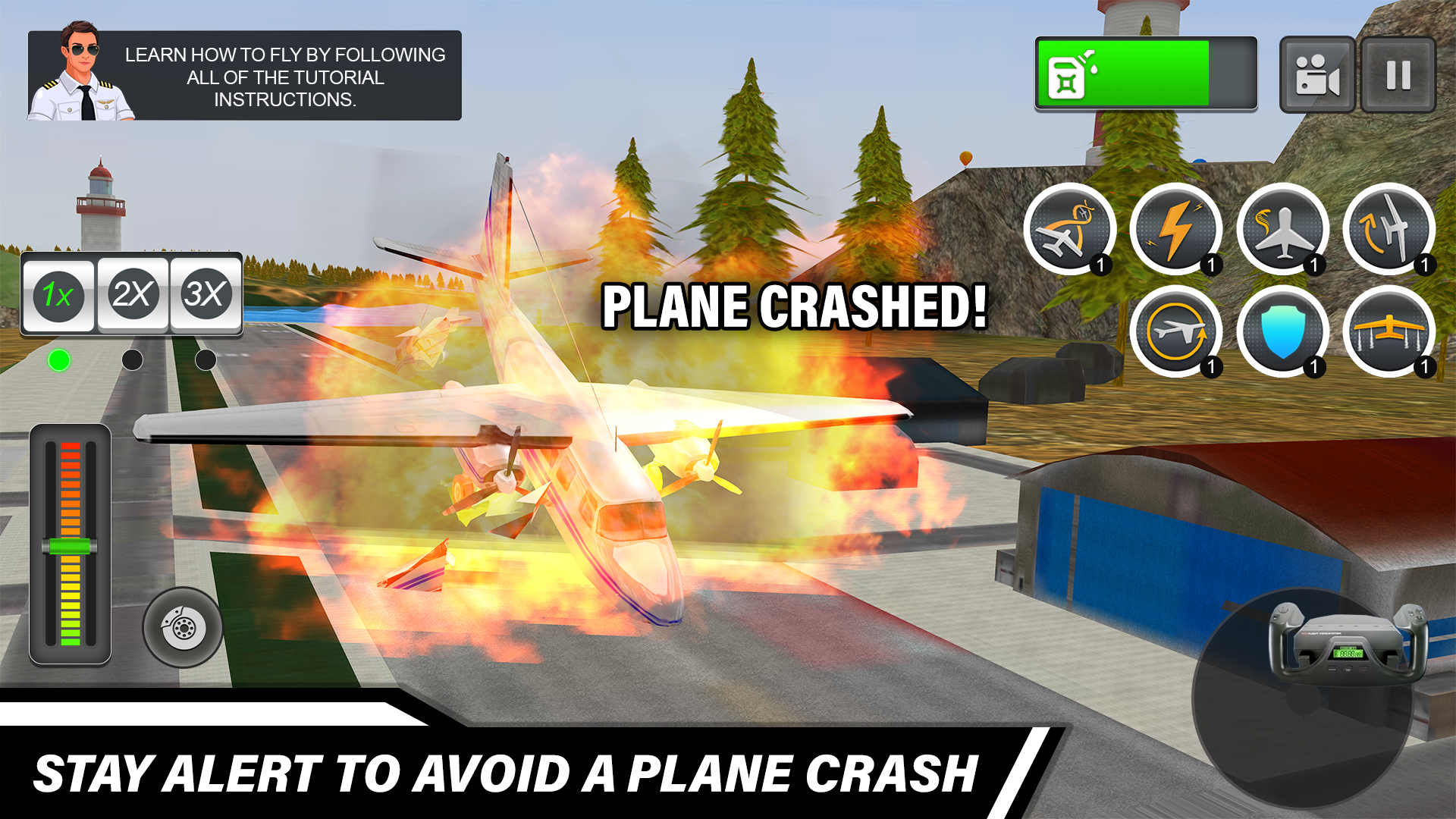The width and height of the screenshot is (1456, 819).
Task: Click the tutorial instructions banner
Action: pyautogui.click(x=284, y=76)
